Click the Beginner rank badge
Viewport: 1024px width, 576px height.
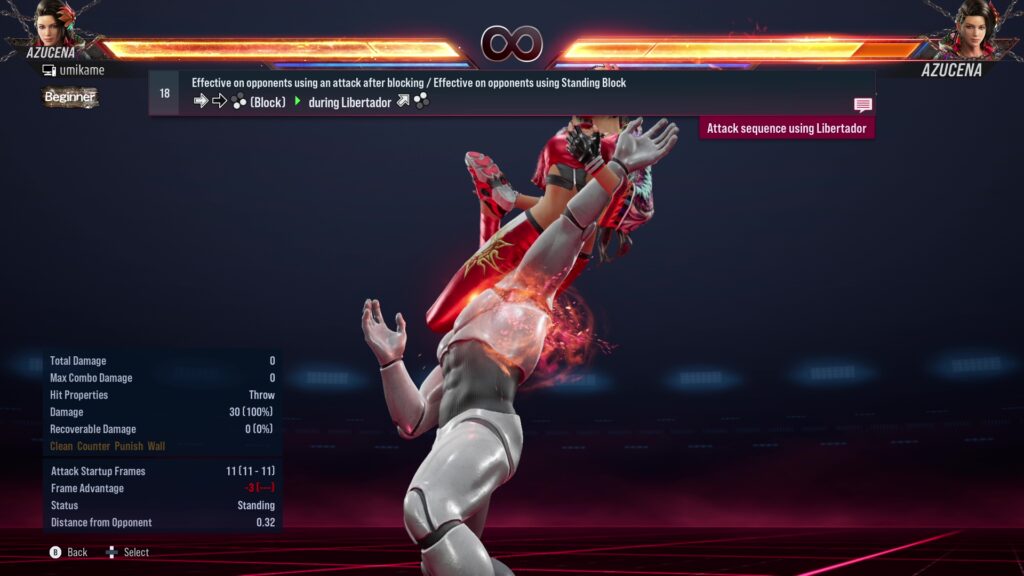(70, 97)
